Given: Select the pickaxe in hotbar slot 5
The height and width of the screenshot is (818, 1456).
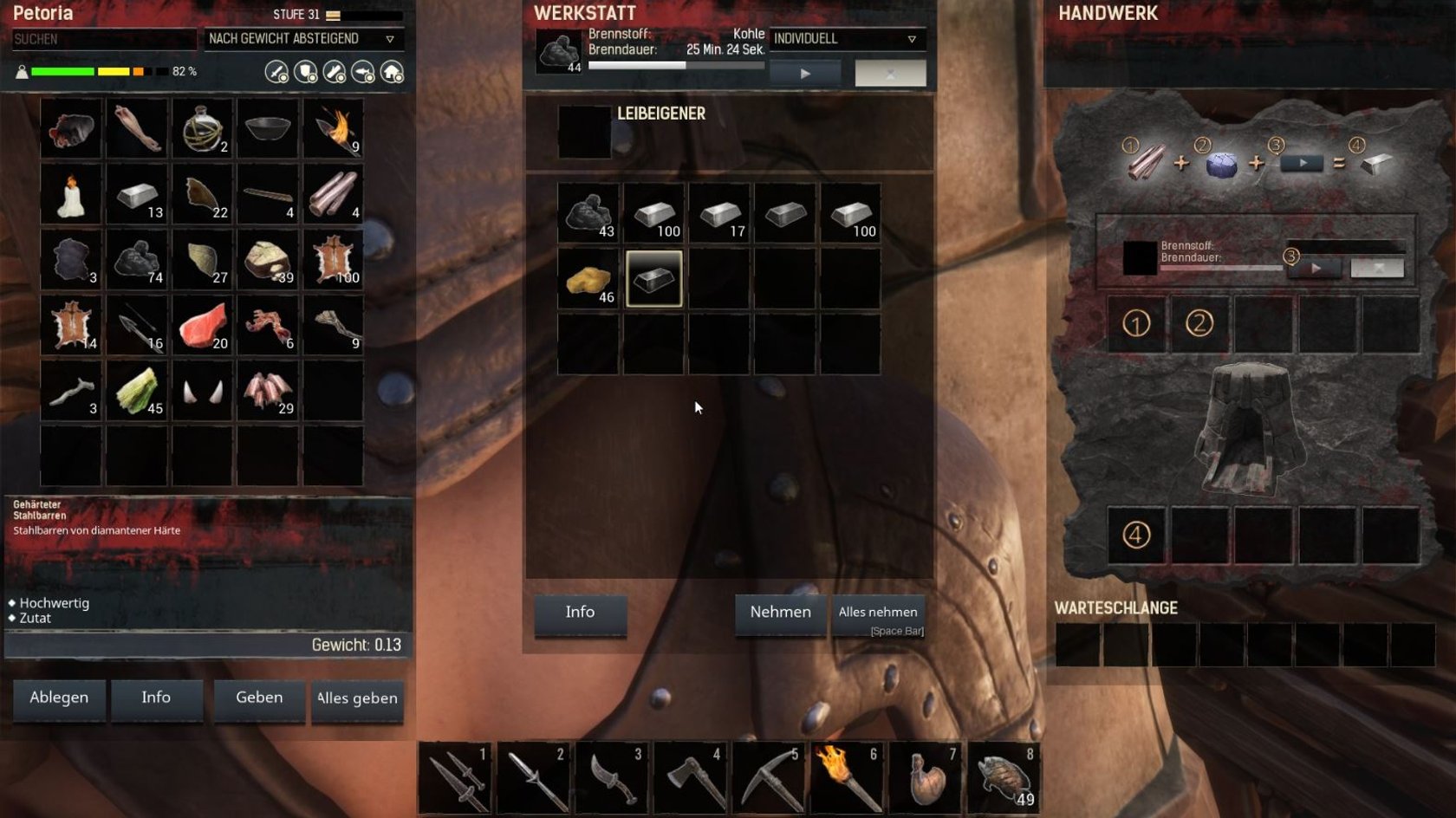Looking at the screenshot, I should (769, 777).
